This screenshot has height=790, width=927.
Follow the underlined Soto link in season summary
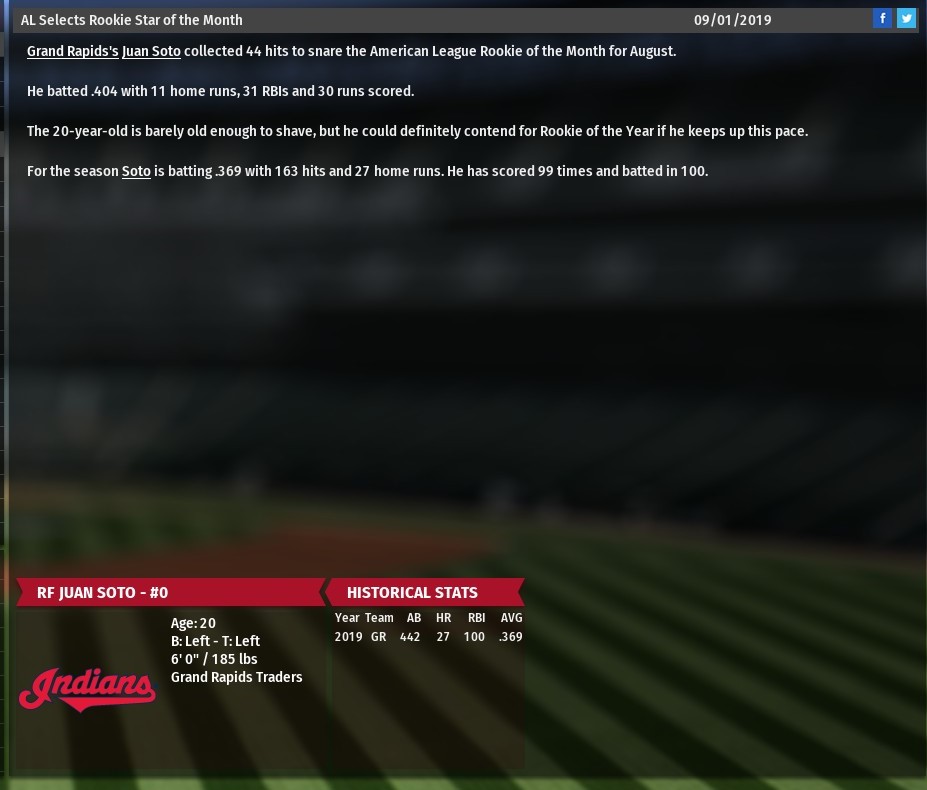pyautogui.click(x=136, y=171)
